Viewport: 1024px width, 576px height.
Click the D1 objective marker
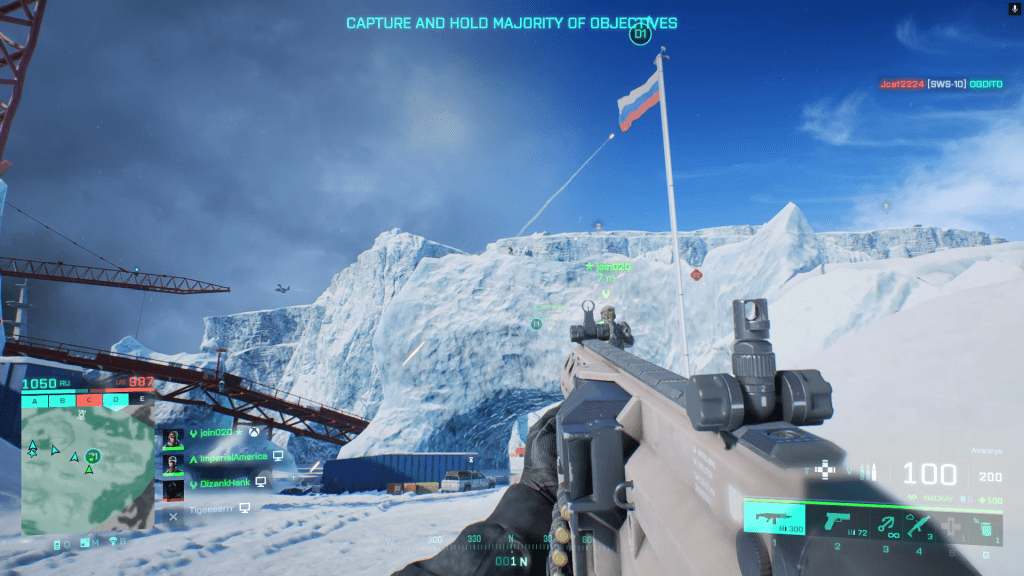click(640, 36)
